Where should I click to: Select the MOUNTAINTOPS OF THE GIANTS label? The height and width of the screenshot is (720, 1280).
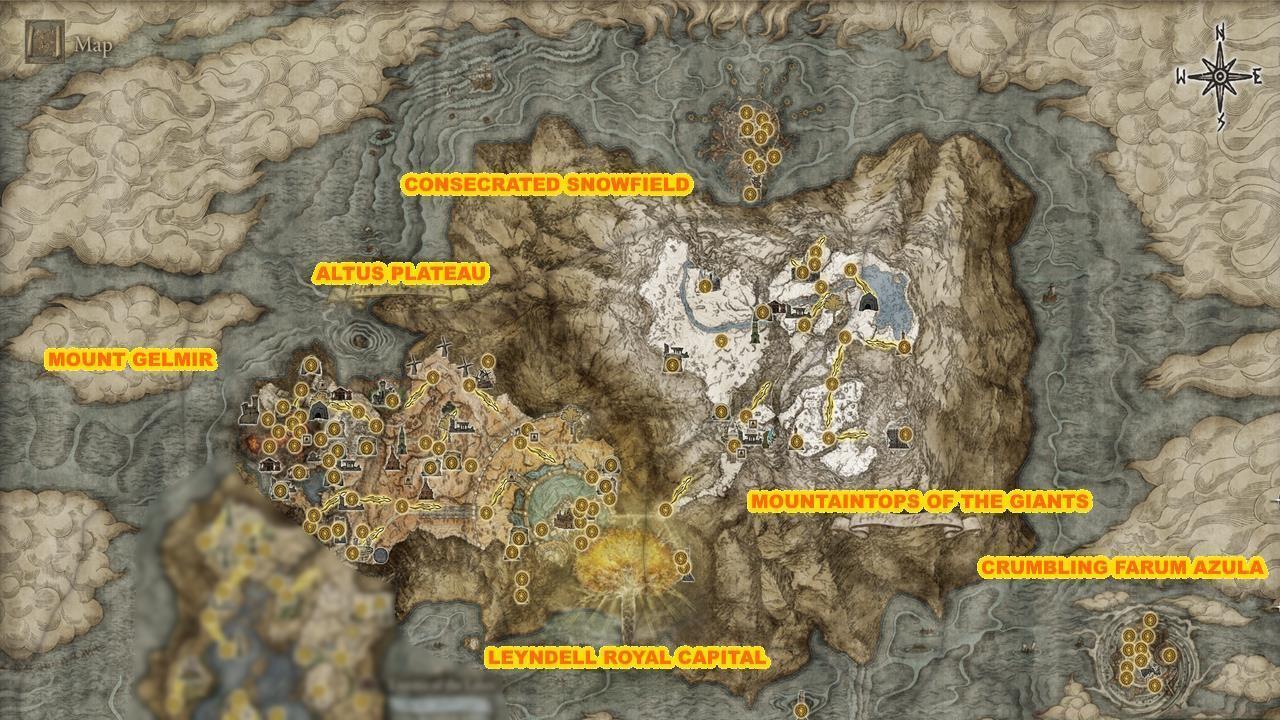(920, 500)
